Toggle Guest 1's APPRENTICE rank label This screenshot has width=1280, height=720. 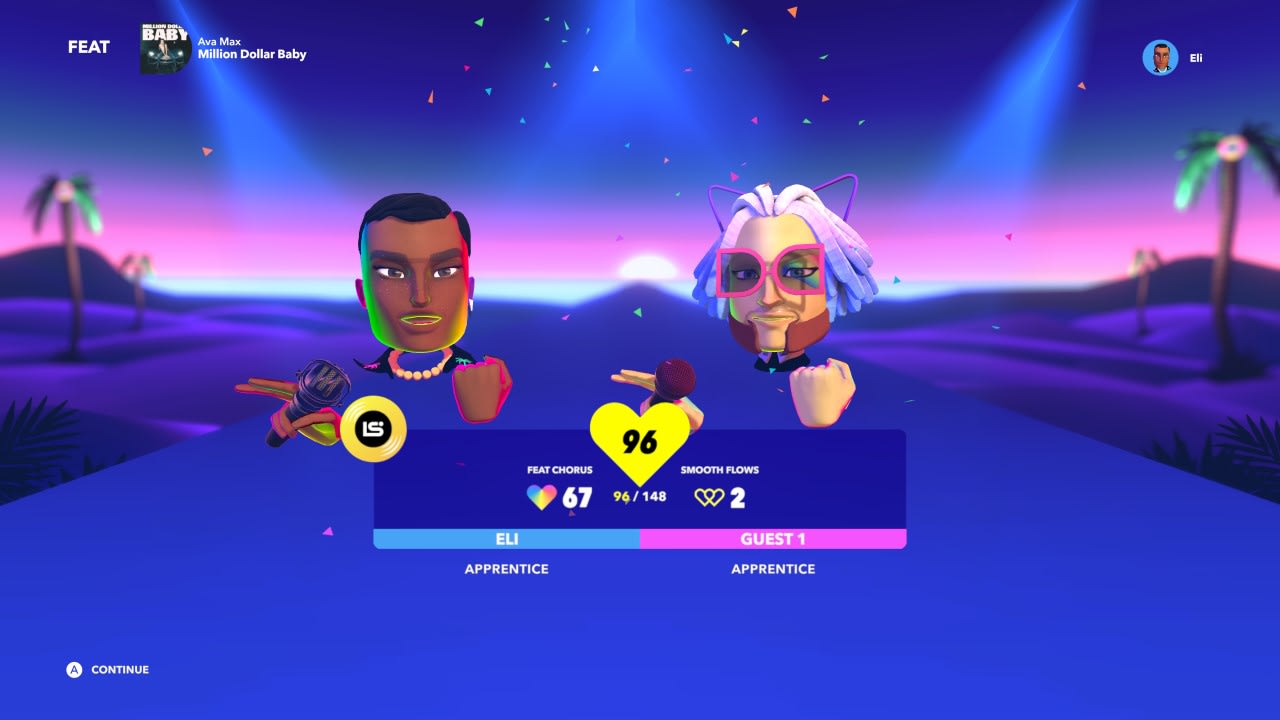pyautogui.click(x=773, y=568)
